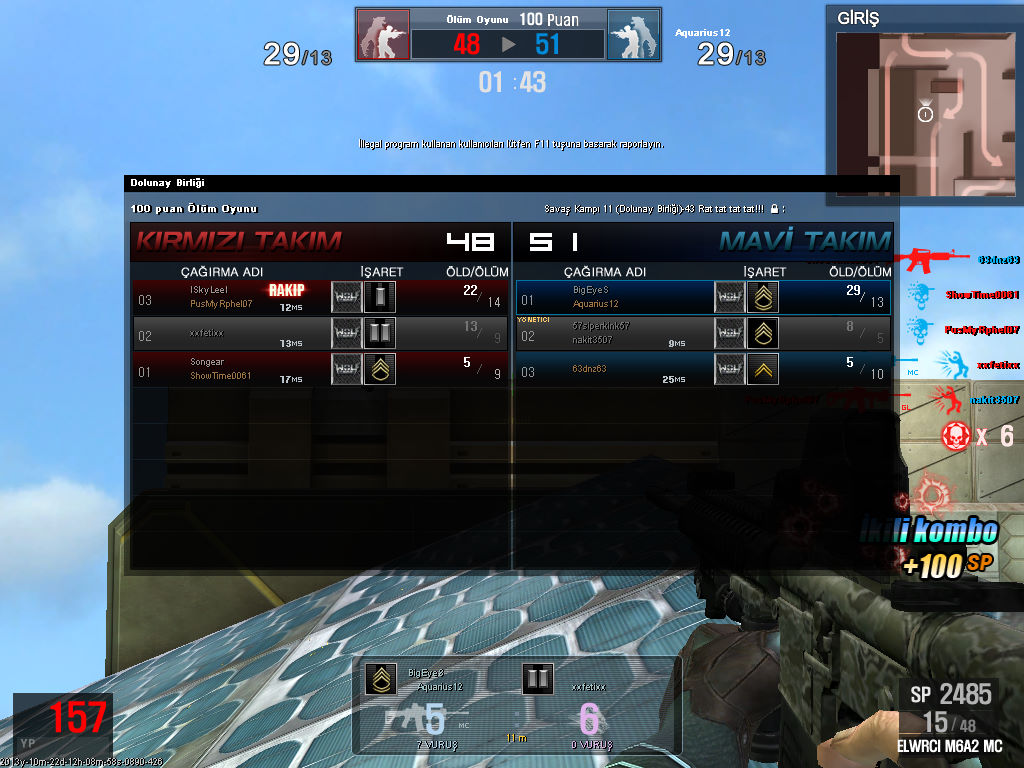Viewport: 1024px width, 768px height.
Task: Click the red team soldier emblem at top
Action: tap(383, 36)
